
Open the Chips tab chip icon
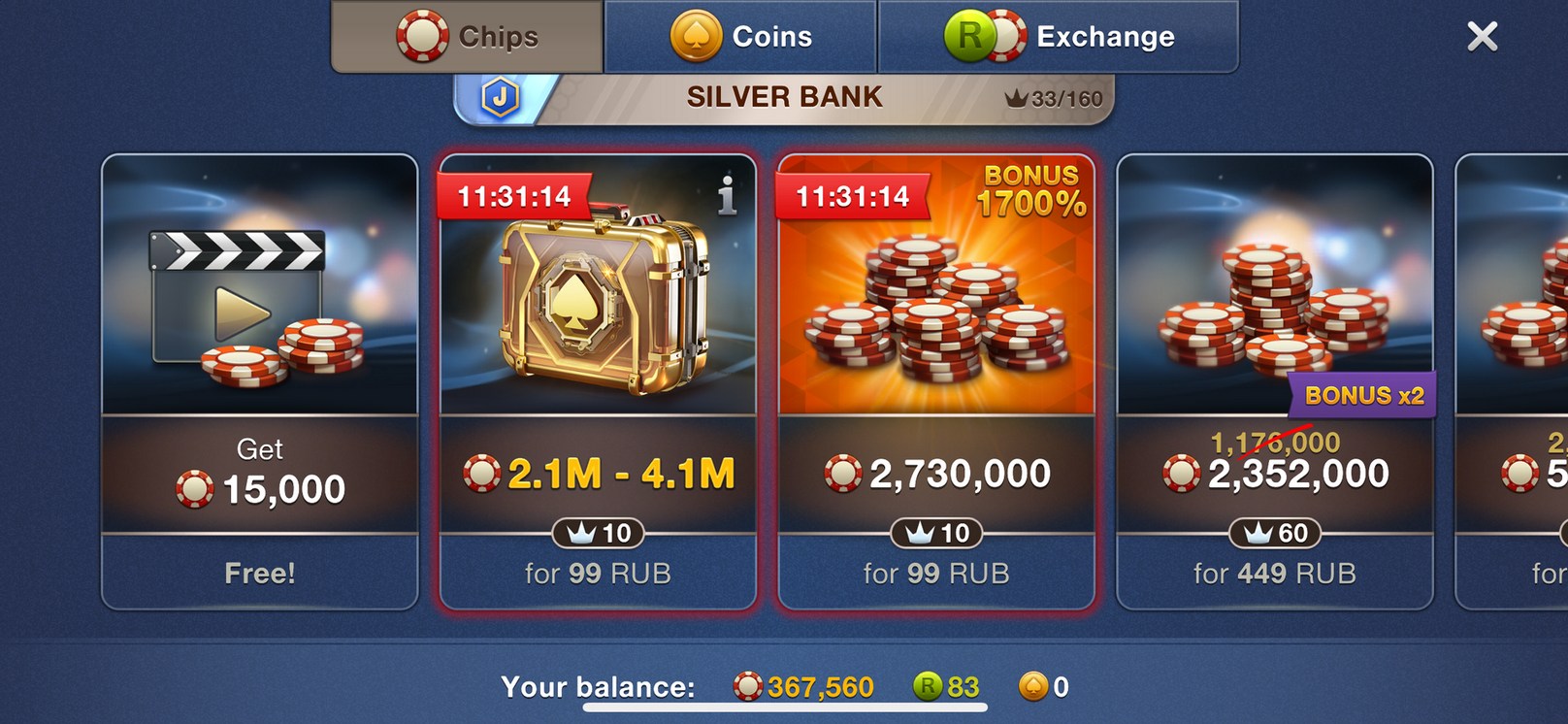coord(417,36)
